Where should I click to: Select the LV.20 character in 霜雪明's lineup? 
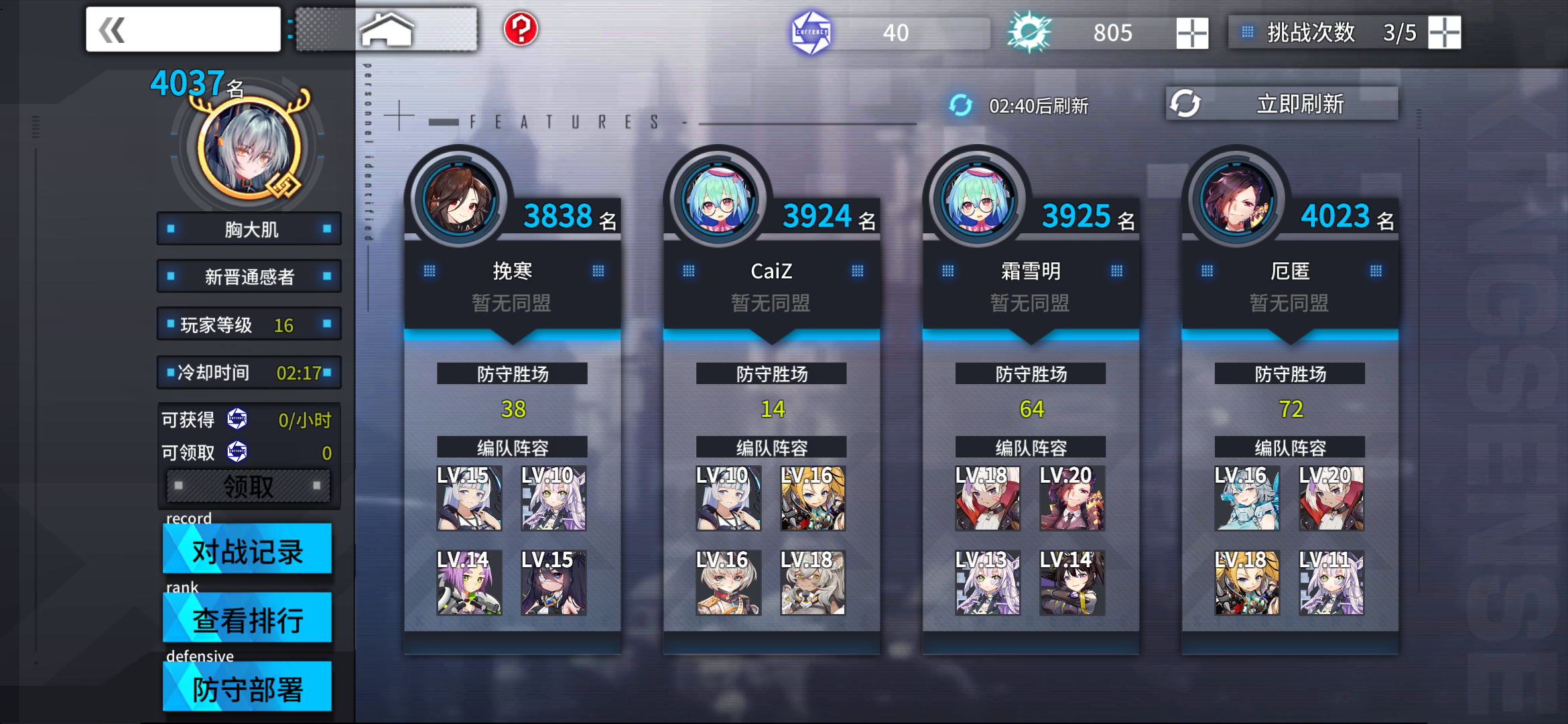1071,499
